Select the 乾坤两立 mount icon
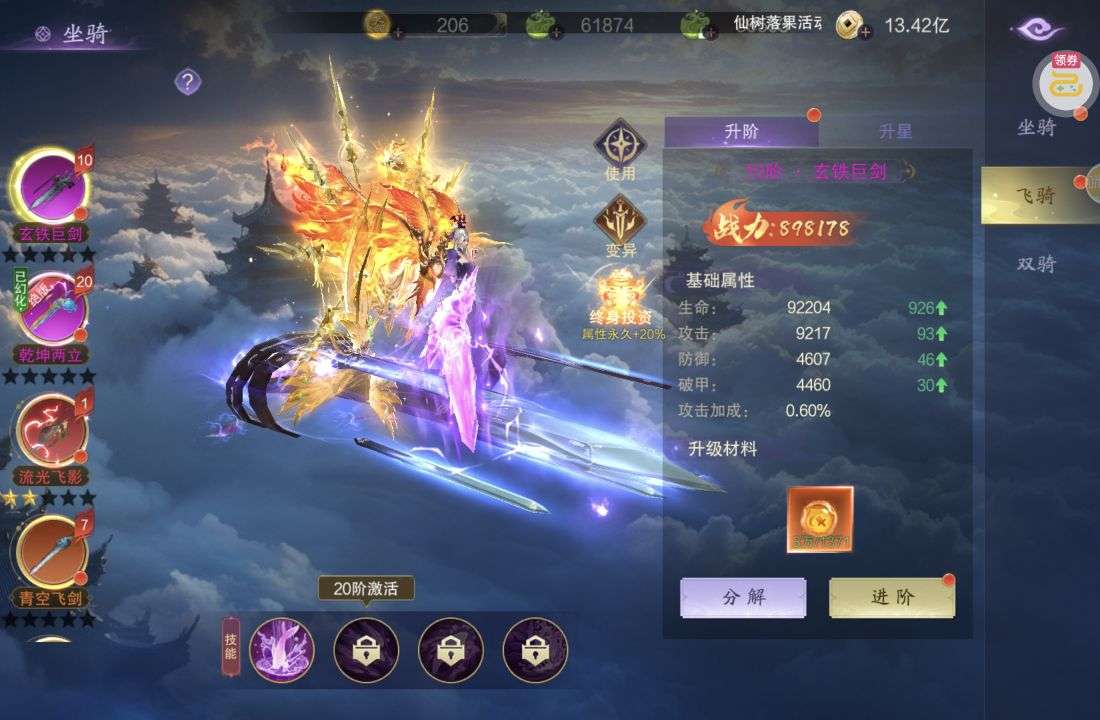Viewport: 1100px width, 720px height. (49, 308)
